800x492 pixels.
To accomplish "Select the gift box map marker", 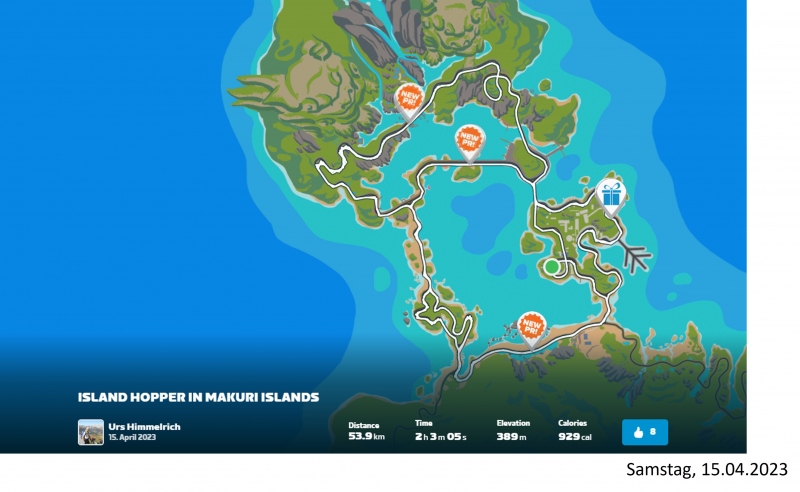I will coord(610,194).
